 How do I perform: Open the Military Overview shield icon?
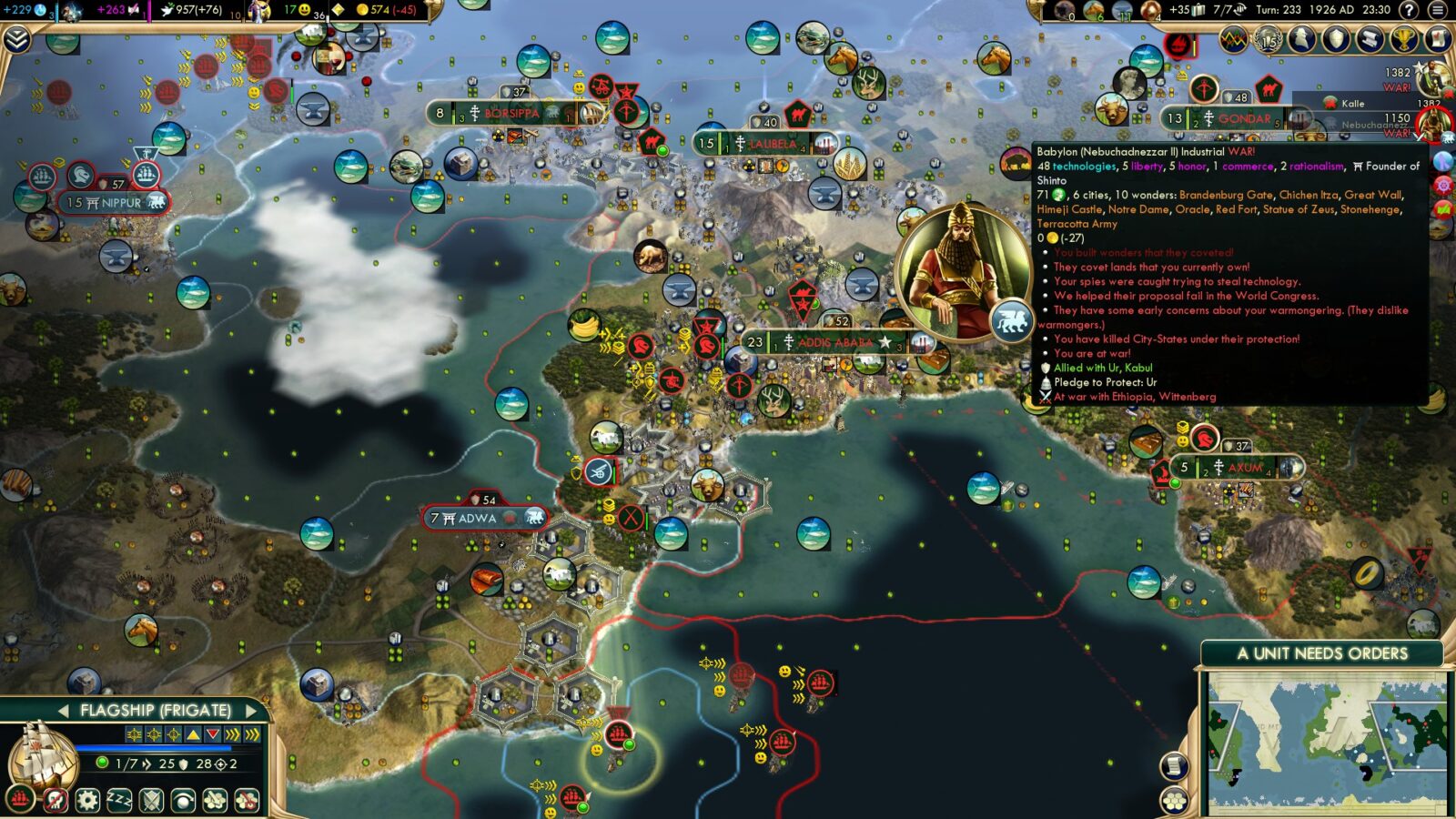coord(1337,41)
